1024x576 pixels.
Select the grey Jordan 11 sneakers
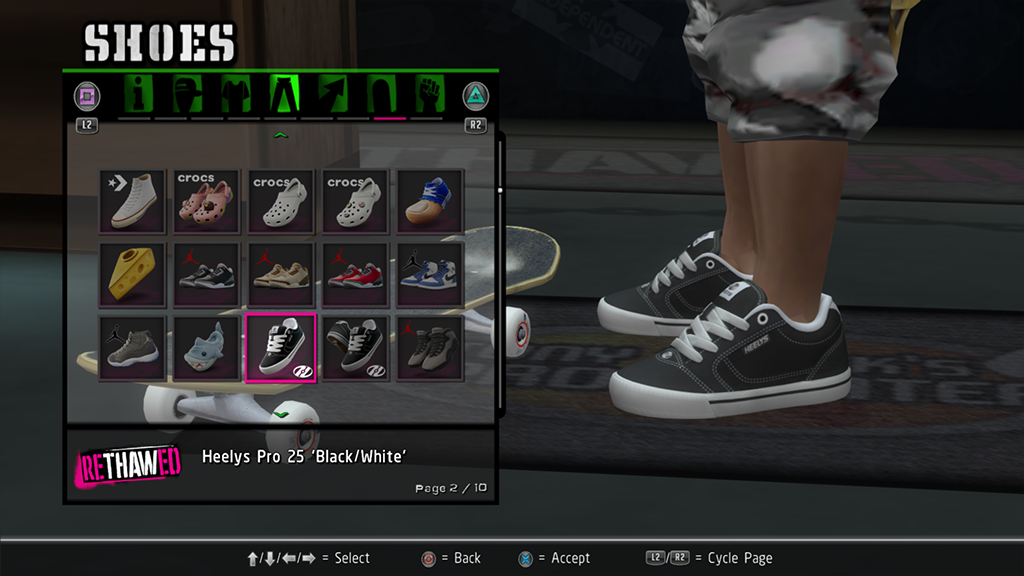pos(132,347)
